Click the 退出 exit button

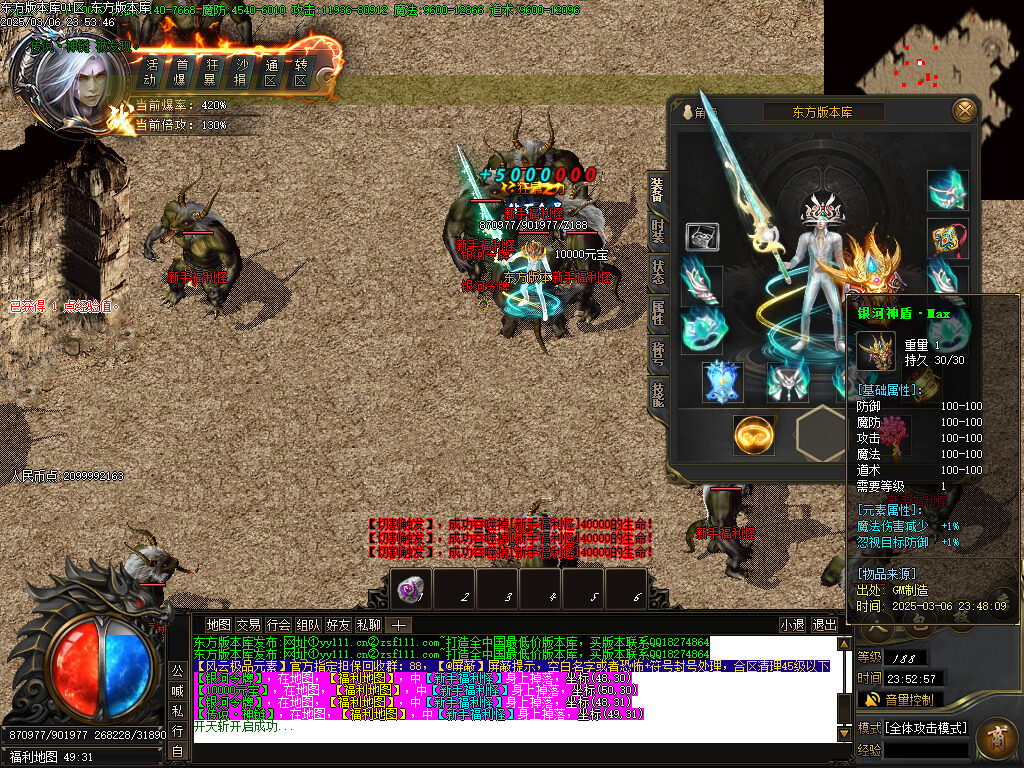pyautogui.click(x=825, y=625)
